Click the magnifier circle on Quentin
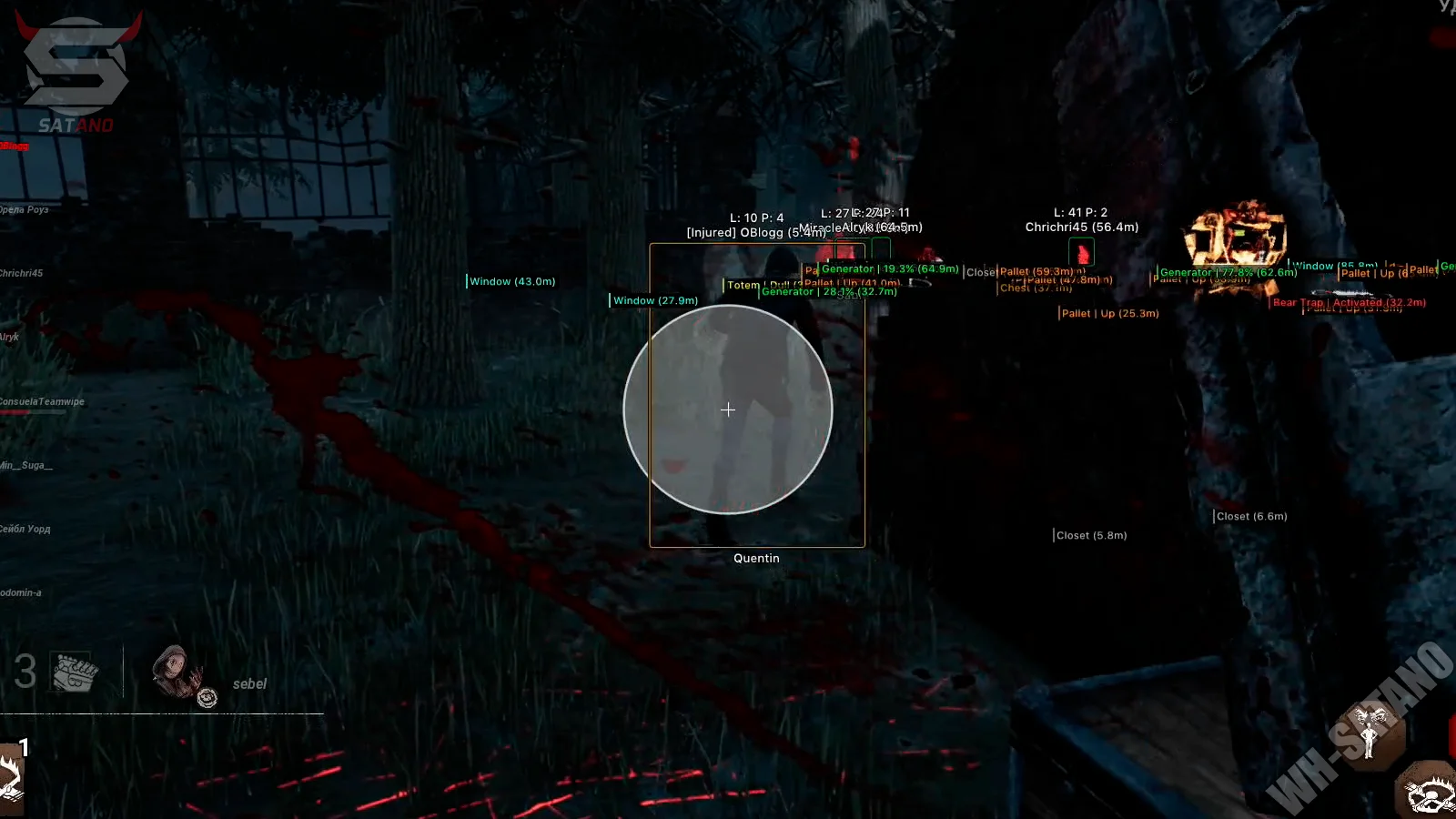This screenshot has height=819, width=1456. coord(727,410)
